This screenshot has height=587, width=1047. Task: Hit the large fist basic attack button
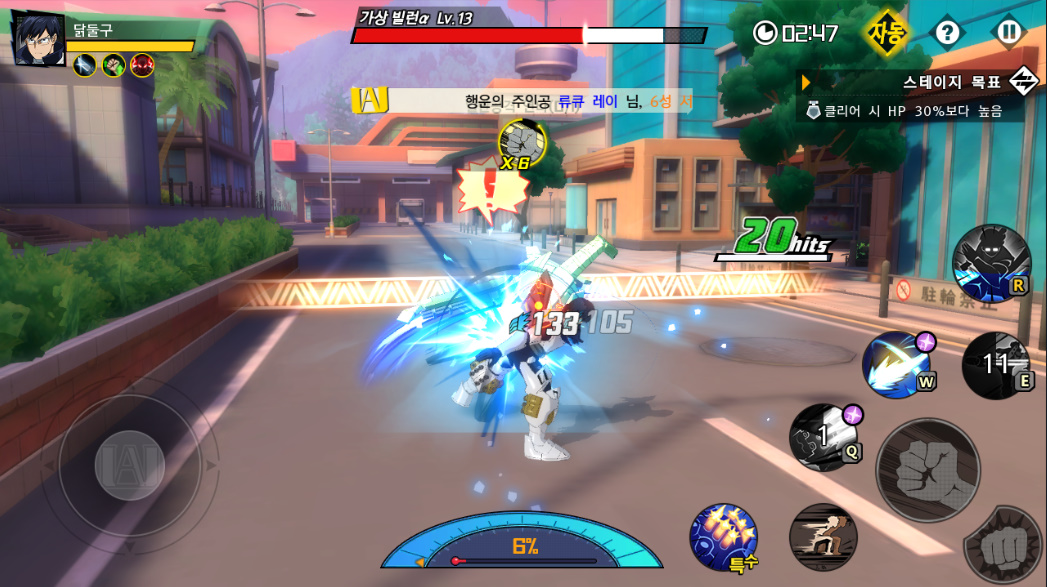pos(927,470)
